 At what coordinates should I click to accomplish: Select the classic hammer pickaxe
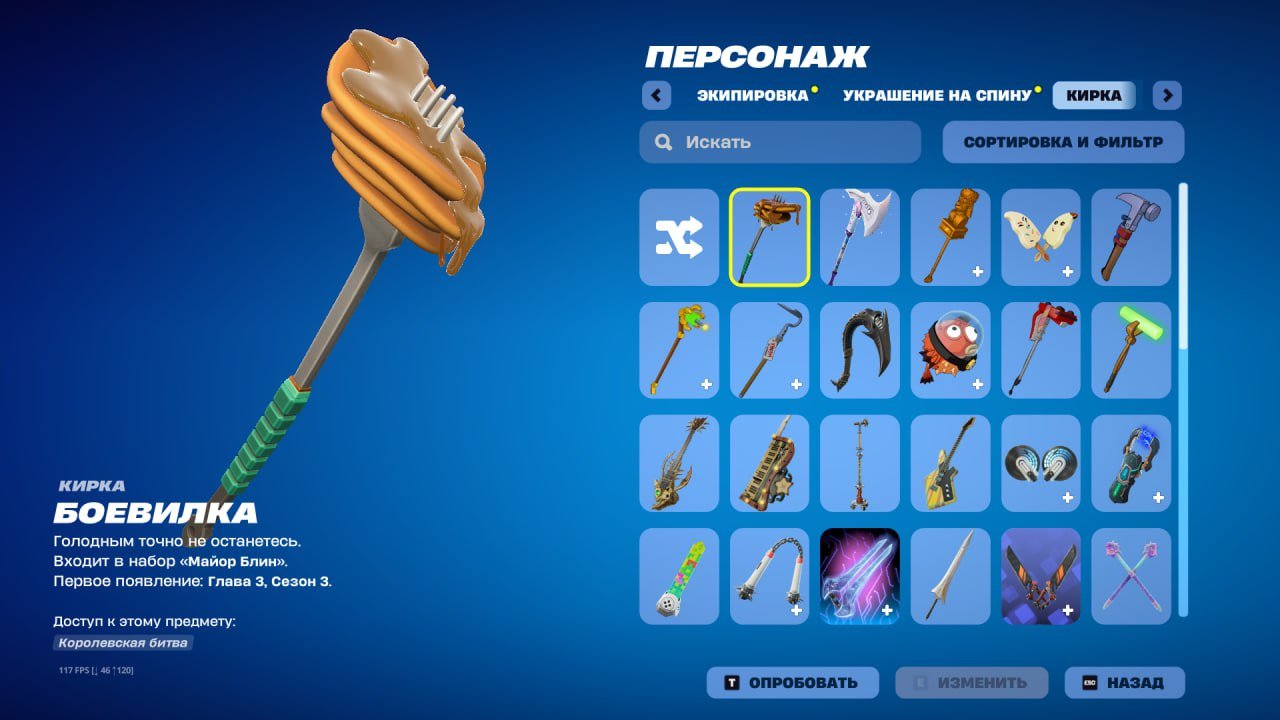[x=1130, y=235]
